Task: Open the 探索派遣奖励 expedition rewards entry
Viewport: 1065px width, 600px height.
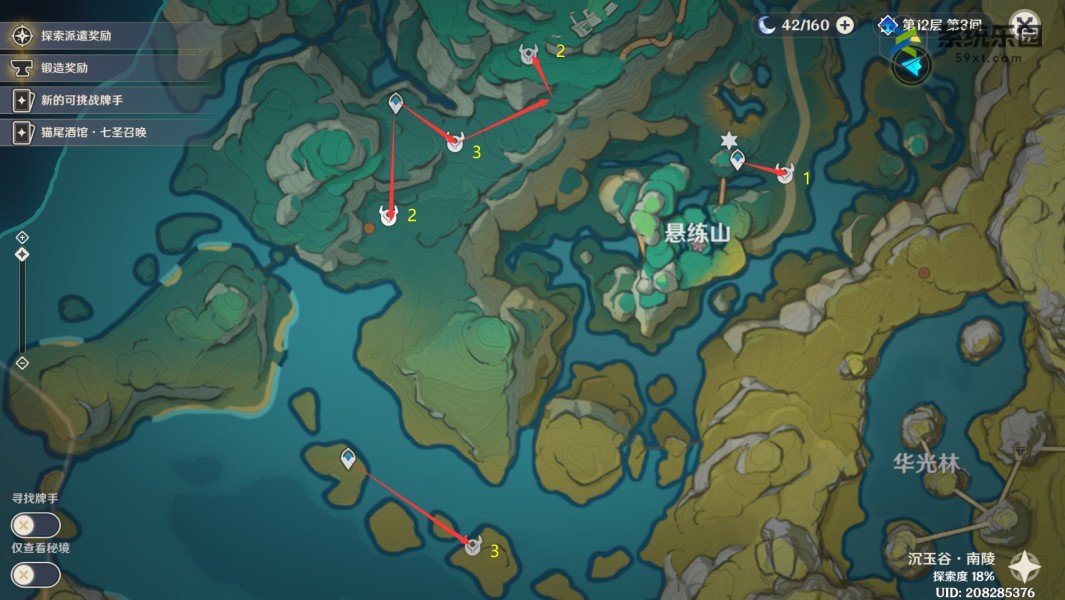Action: coord(90,36)
